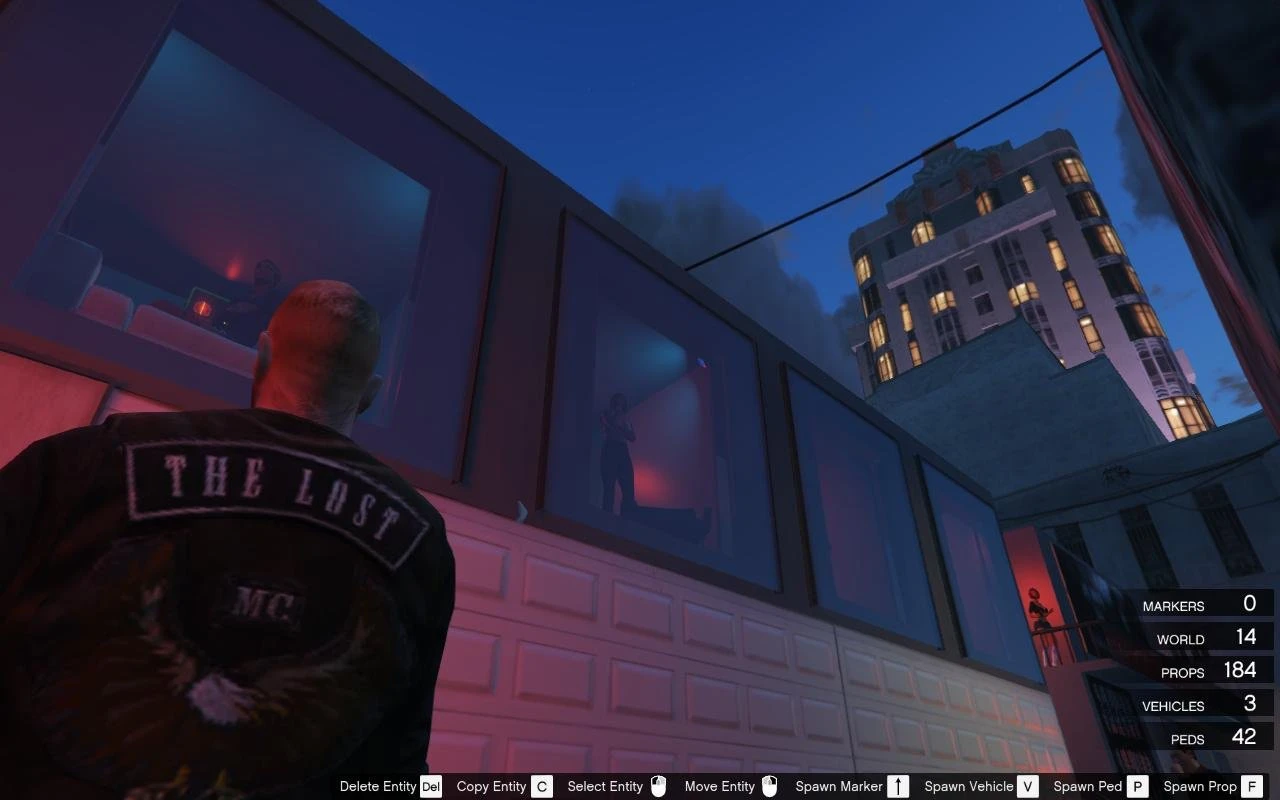Select the Spawn Ped hotbar action
Image resolution: width=1280 pixels, height=800 pixels.
1088,786
